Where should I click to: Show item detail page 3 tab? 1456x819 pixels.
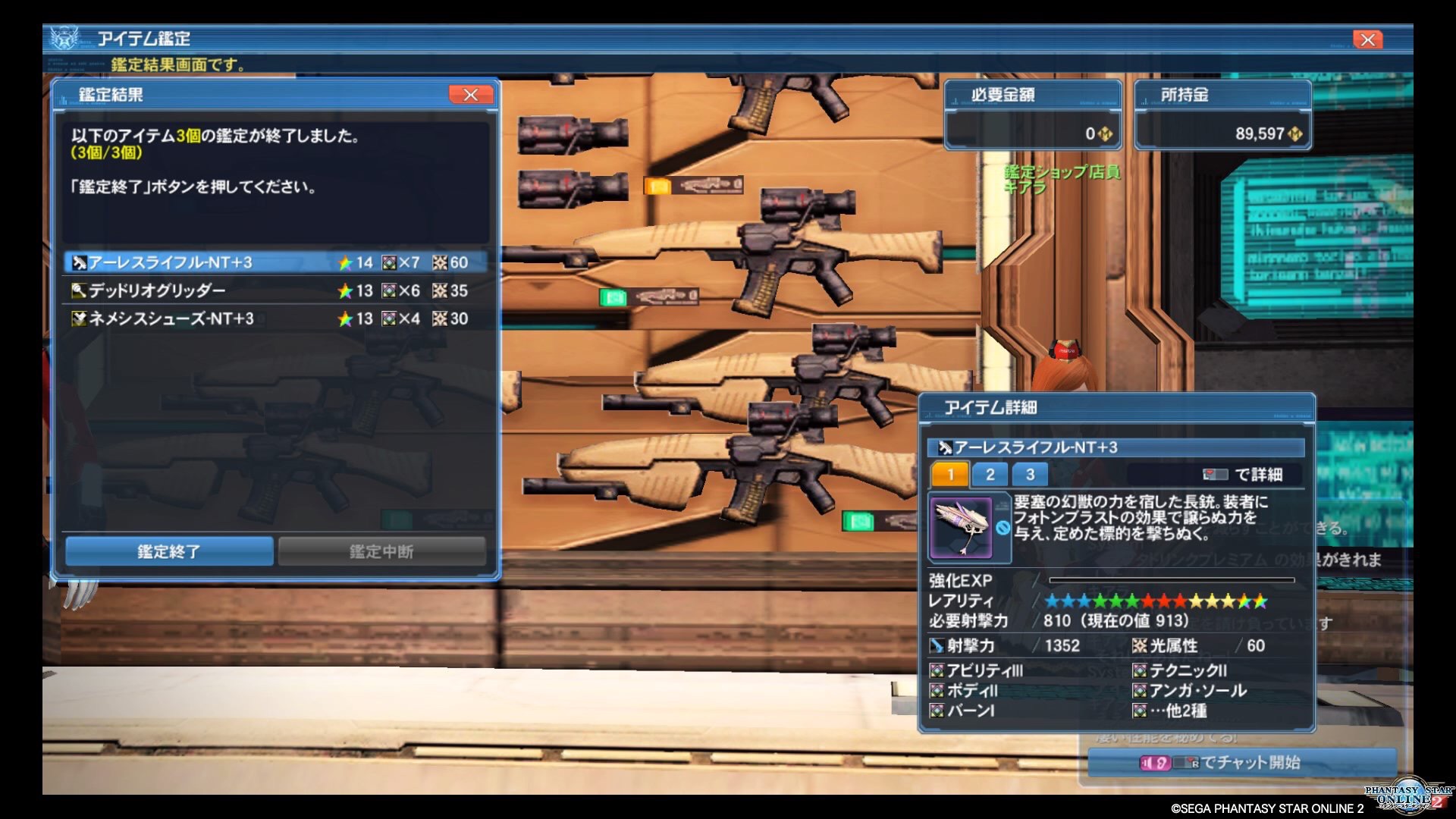pyautogui.click(x=1030, y=475)
